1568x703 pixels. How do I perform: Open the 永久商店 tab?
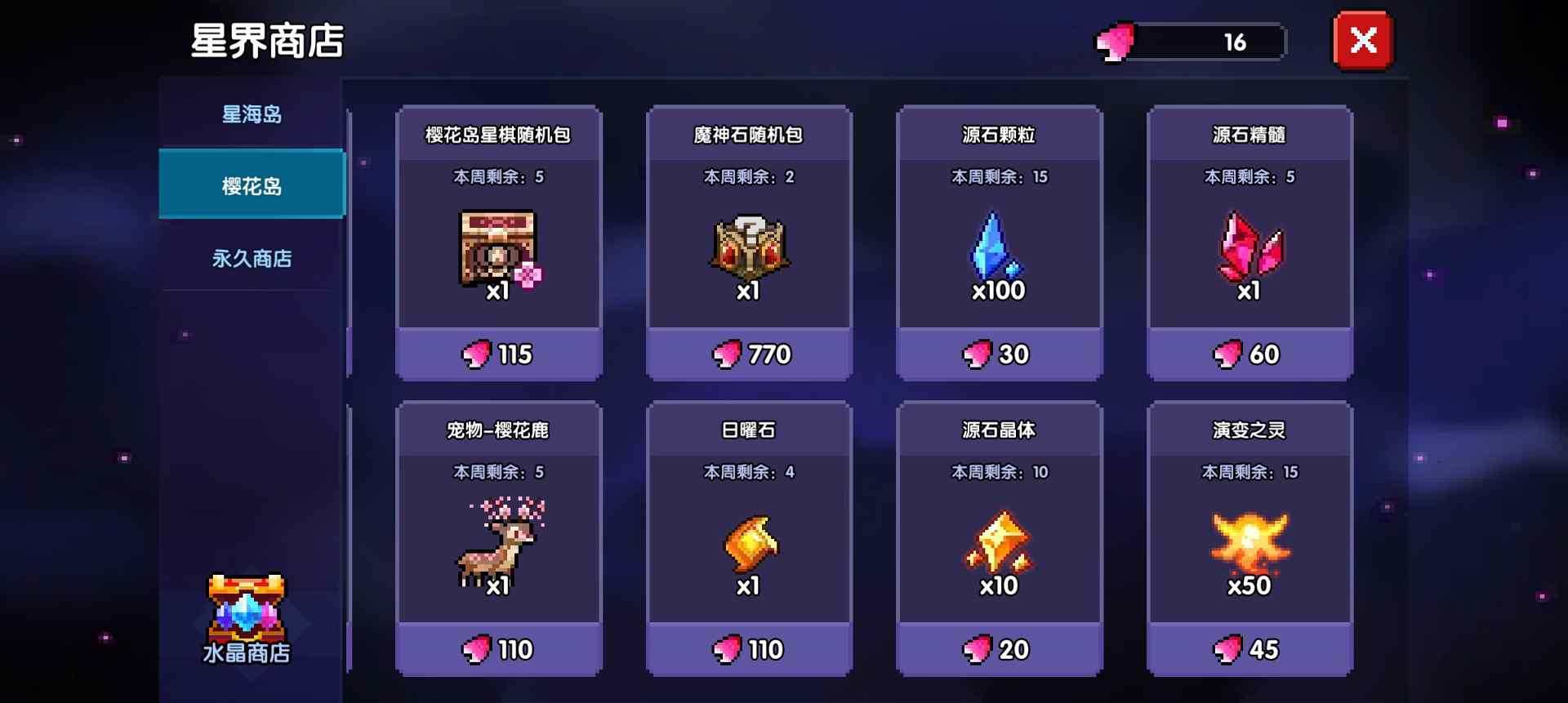pos(251,258)
